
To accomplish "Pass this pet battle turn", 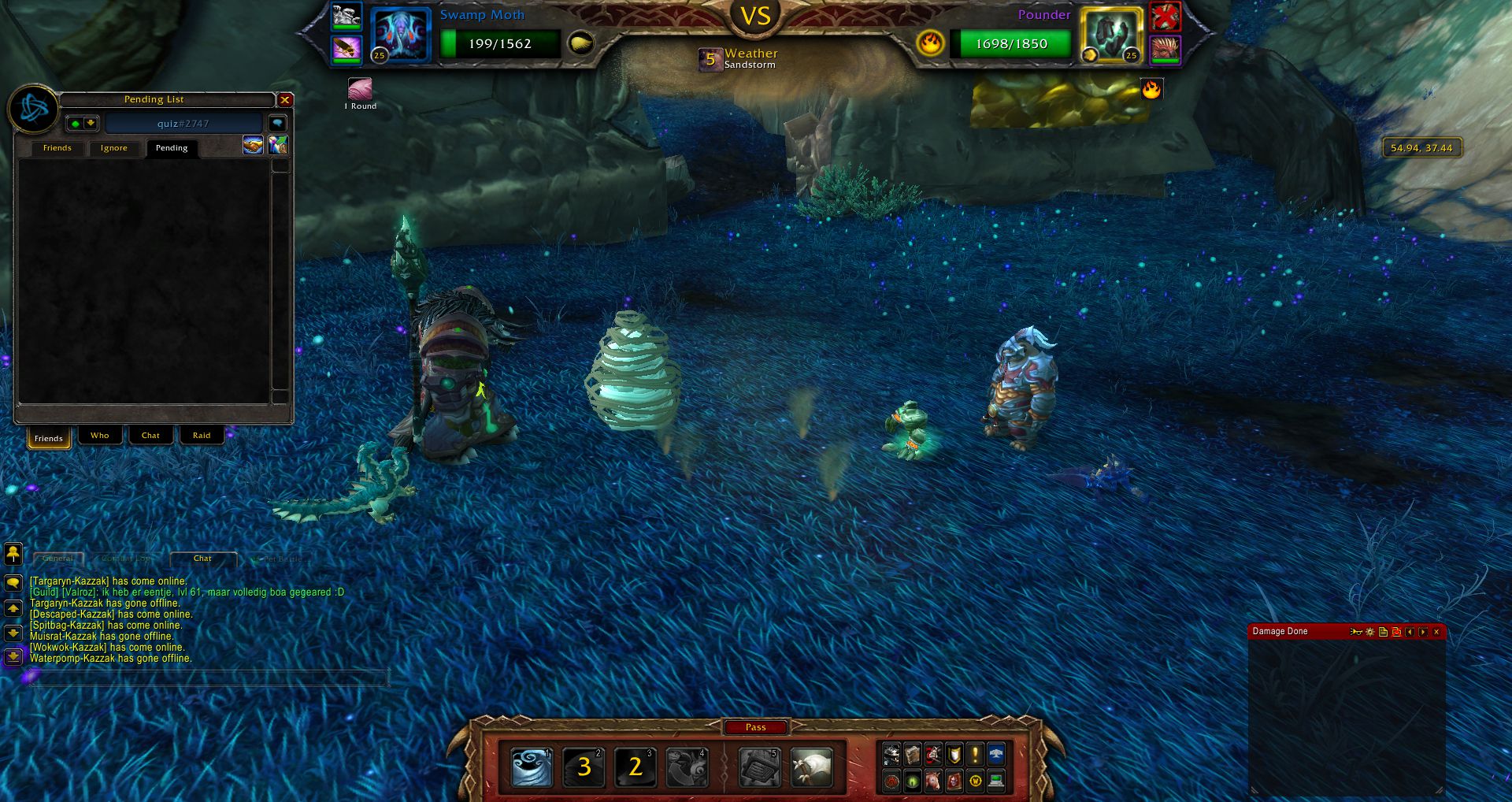I will (x=755, y=727).
